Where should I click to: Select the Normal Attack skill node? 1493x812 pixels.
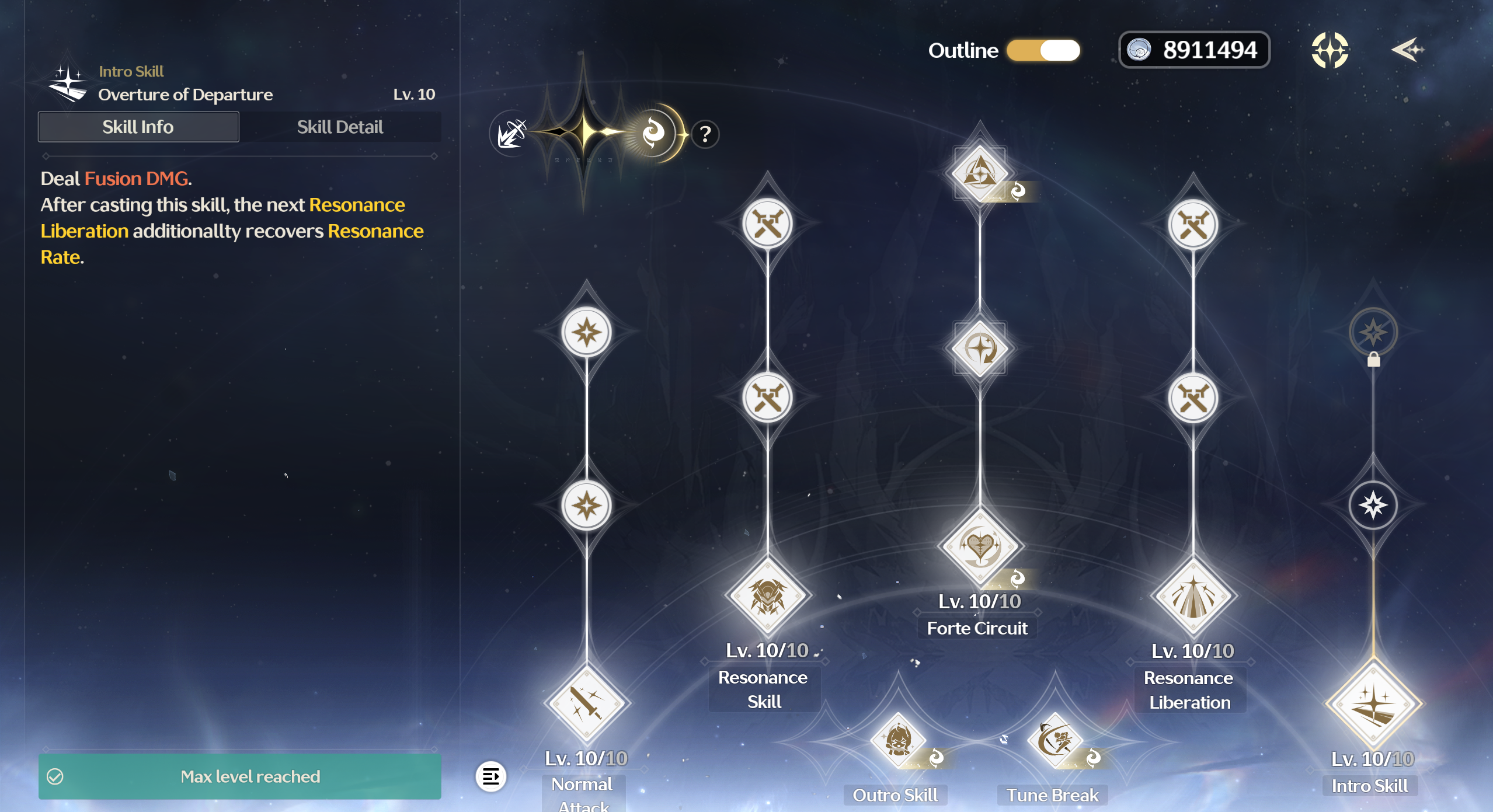point(586,703)
